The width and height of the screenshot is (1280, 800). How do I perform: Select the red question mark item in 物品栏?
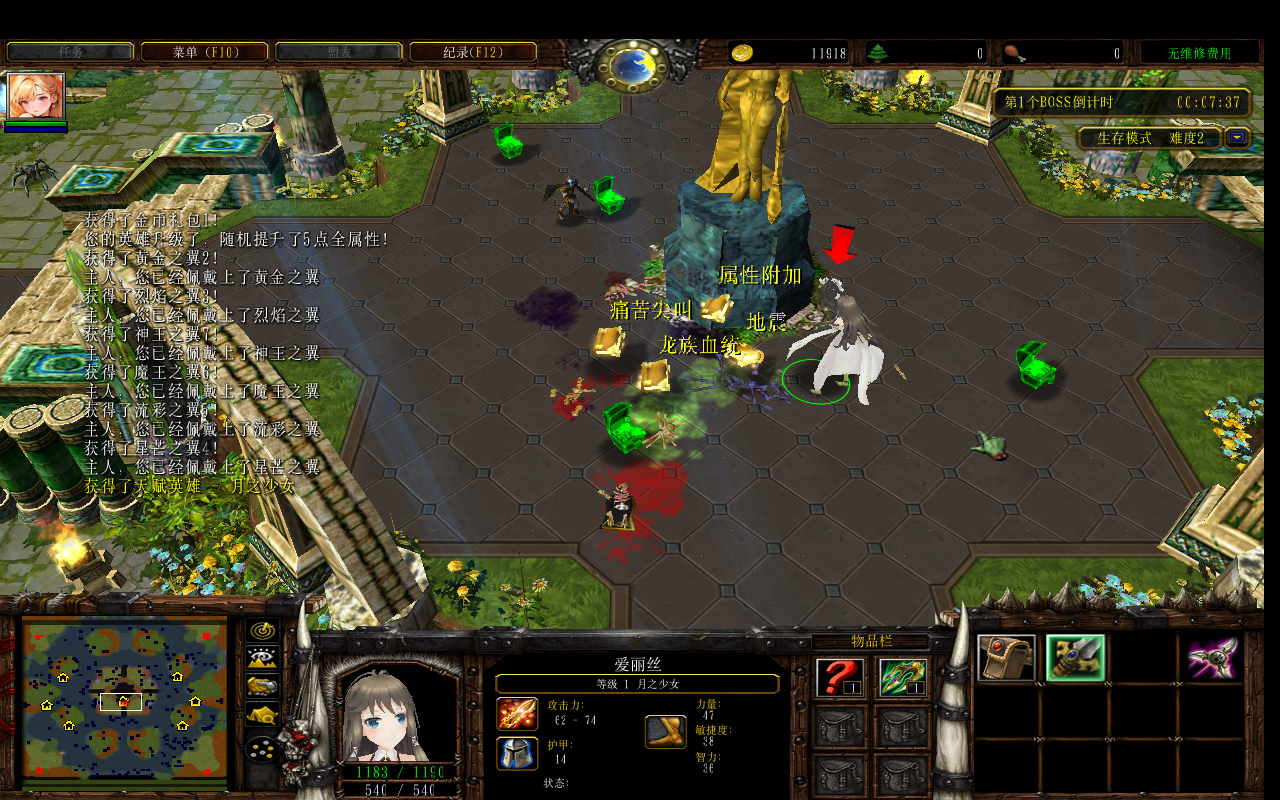pyautogui.click(x=839, y=678)
